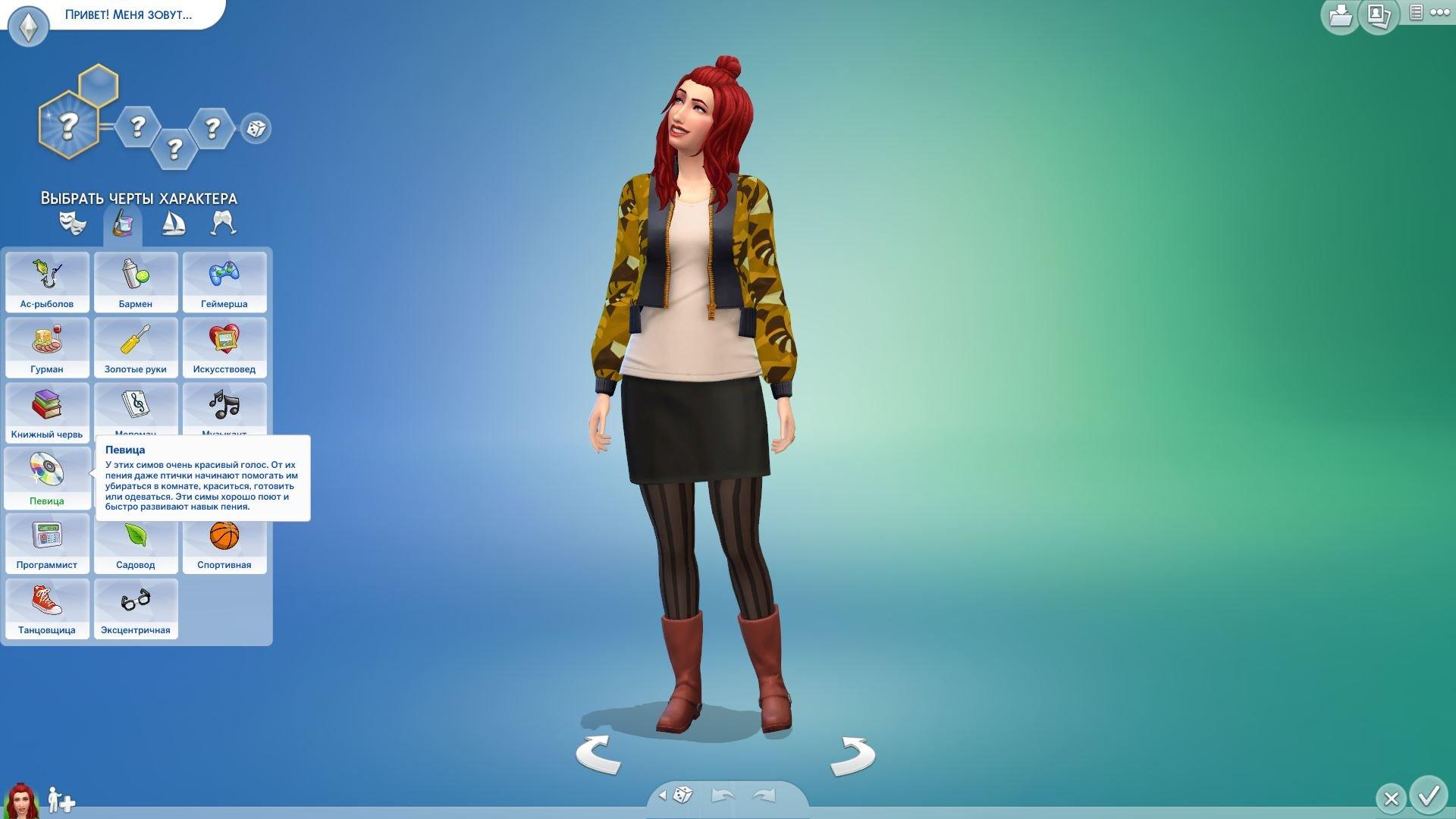Confirm the Sim with the checkmark button
Viewport: 1456px width, 819px height.
pos(1429,795)
